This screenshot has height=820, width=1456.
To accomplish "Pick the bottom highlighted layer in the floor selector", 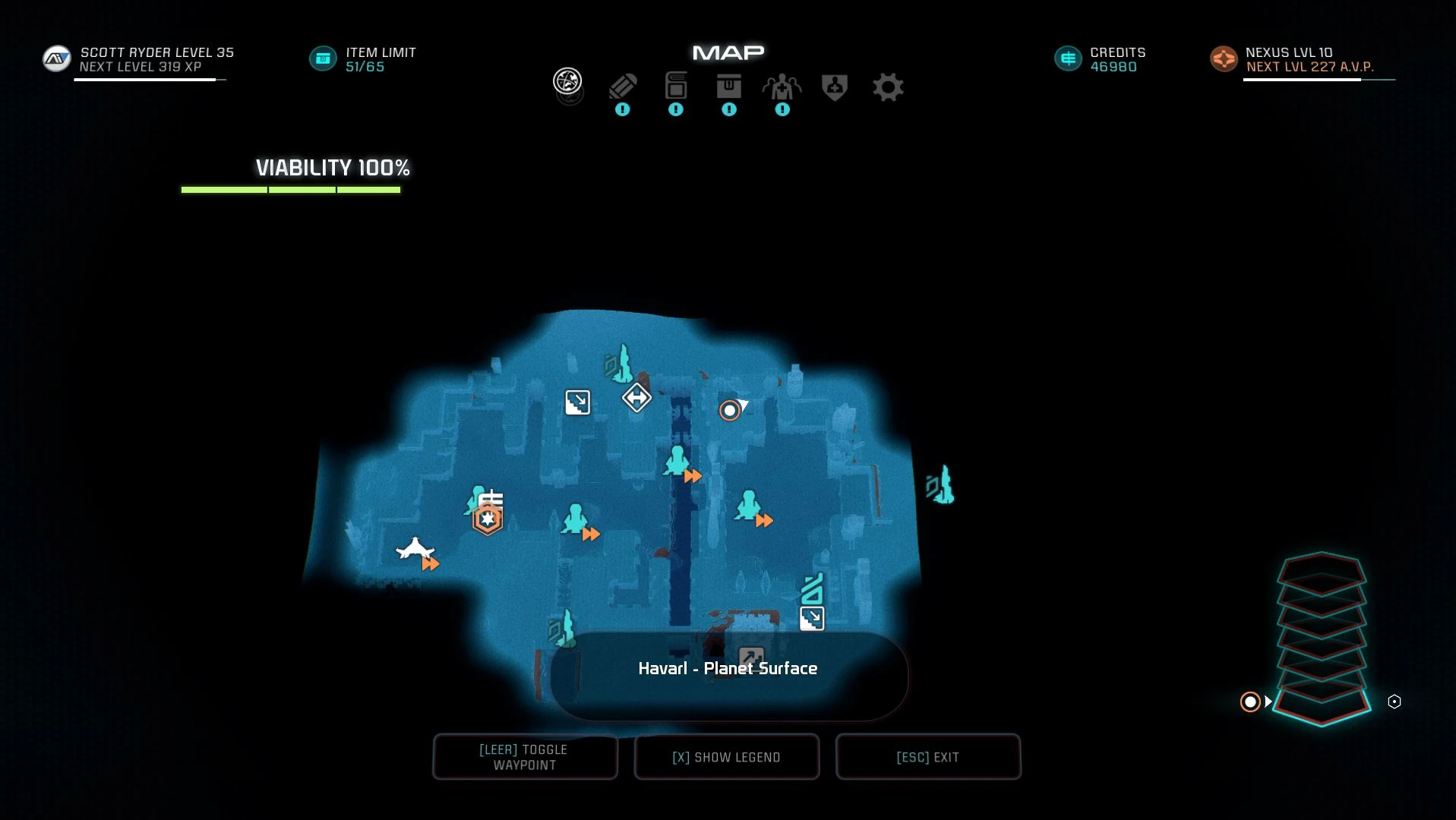I will point(1322,704).
